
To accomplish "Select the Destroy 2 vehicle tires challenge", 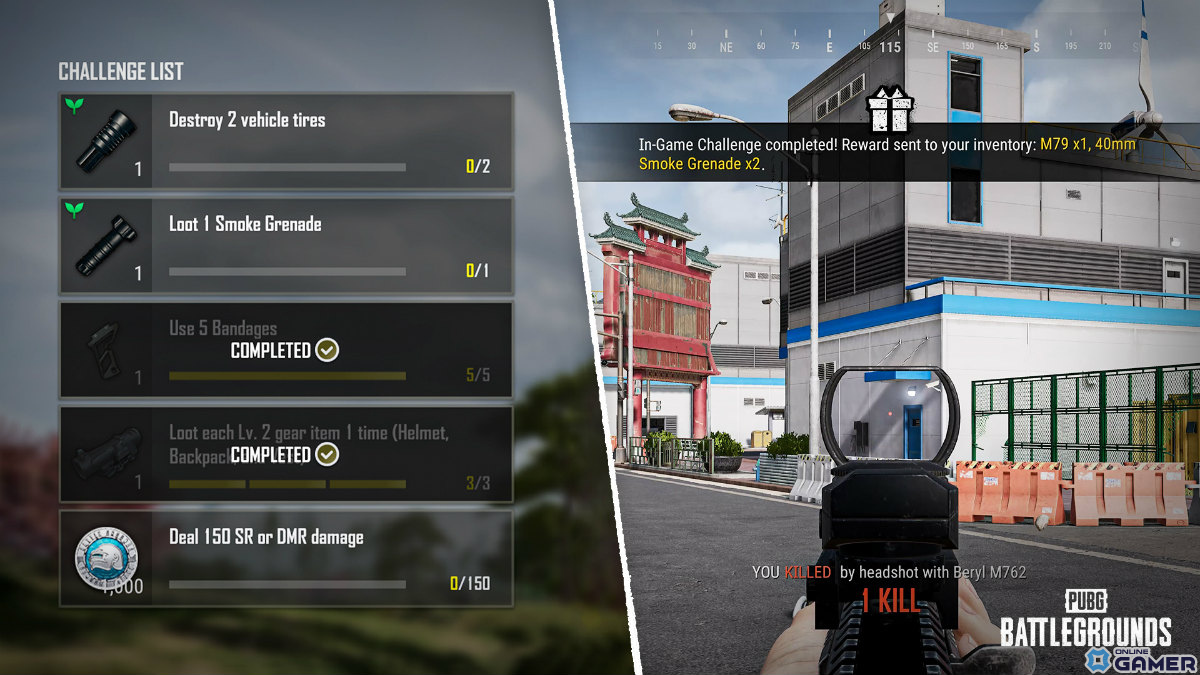I will [x=286, y=141].
